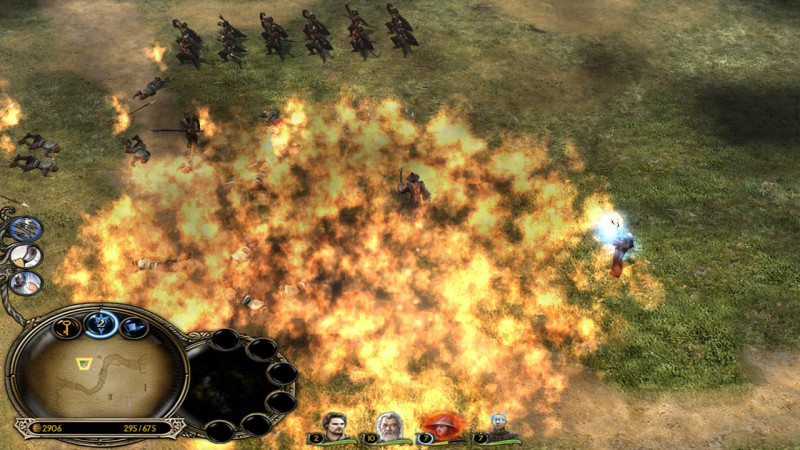Activate the bottom left-edge power icon

coord(26,283)
